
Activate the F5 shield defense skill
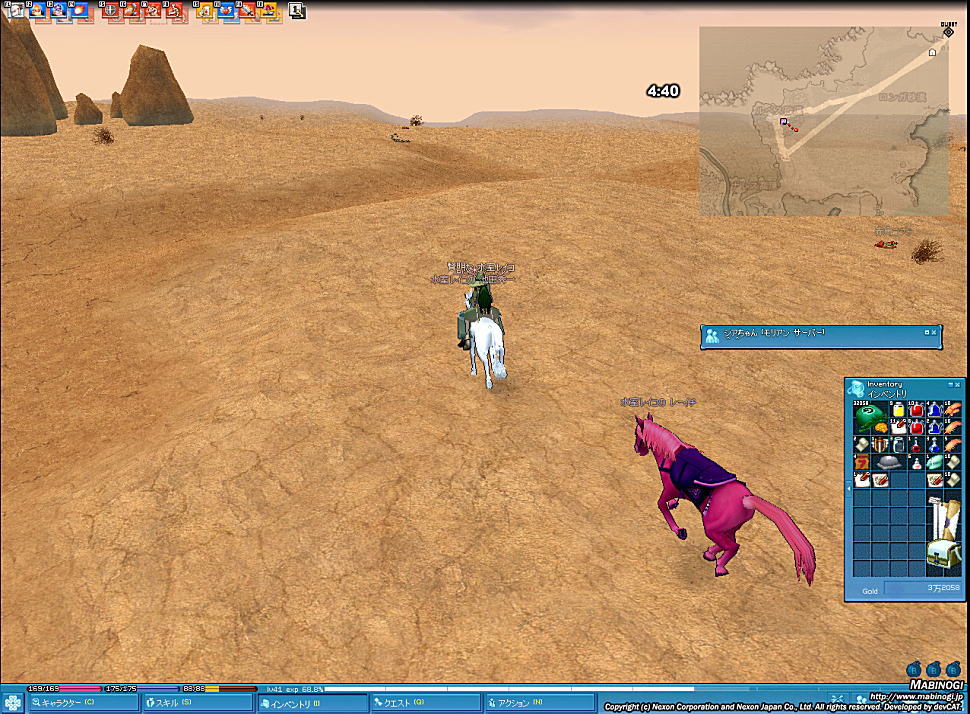point(111,11)
